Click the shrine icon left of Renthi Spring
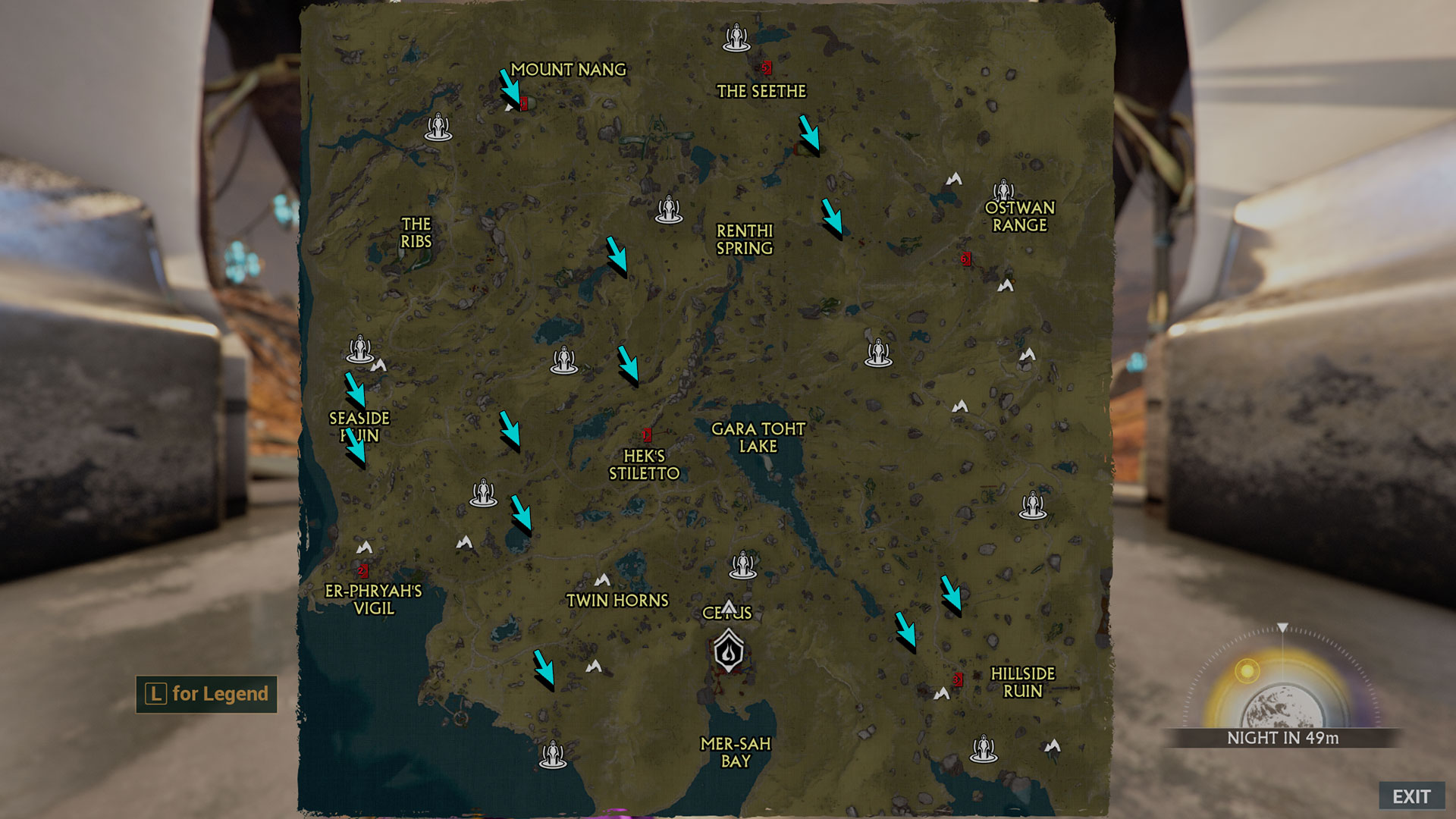The width and height of the screenshot is (1456, 819). 668,209
